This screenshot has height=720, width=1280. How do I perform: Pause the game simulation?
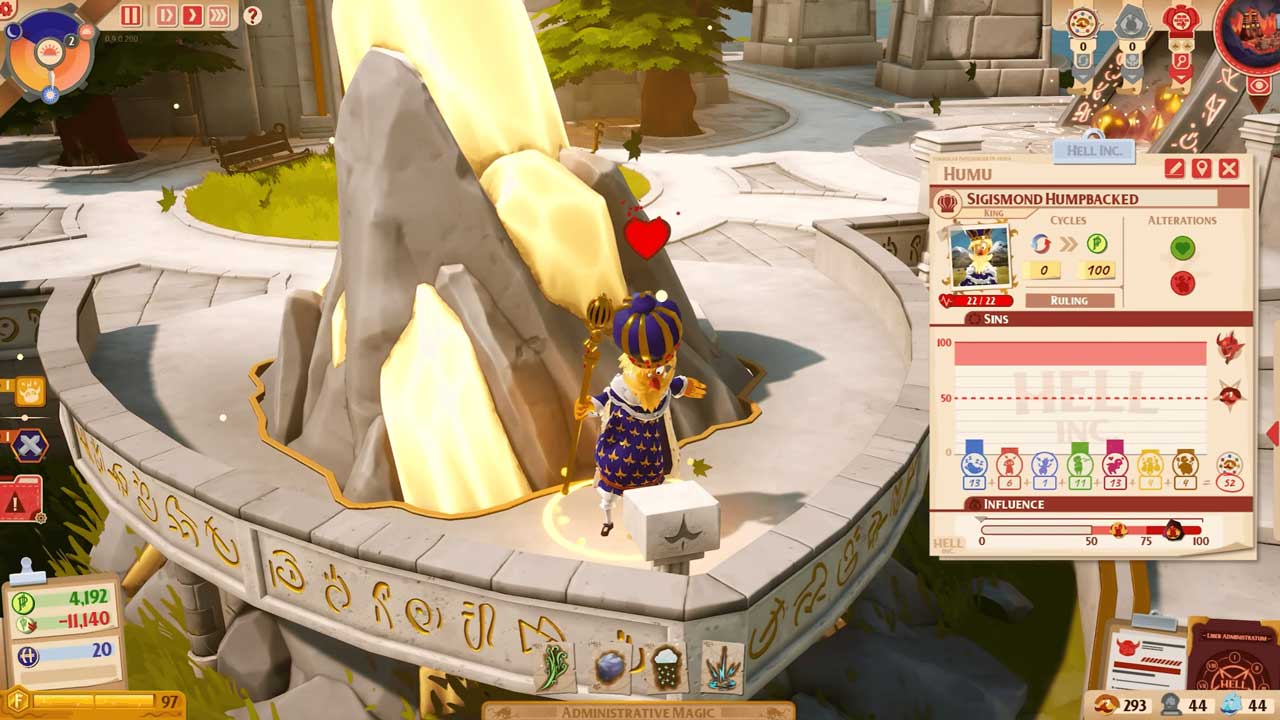tap(131, 15)
